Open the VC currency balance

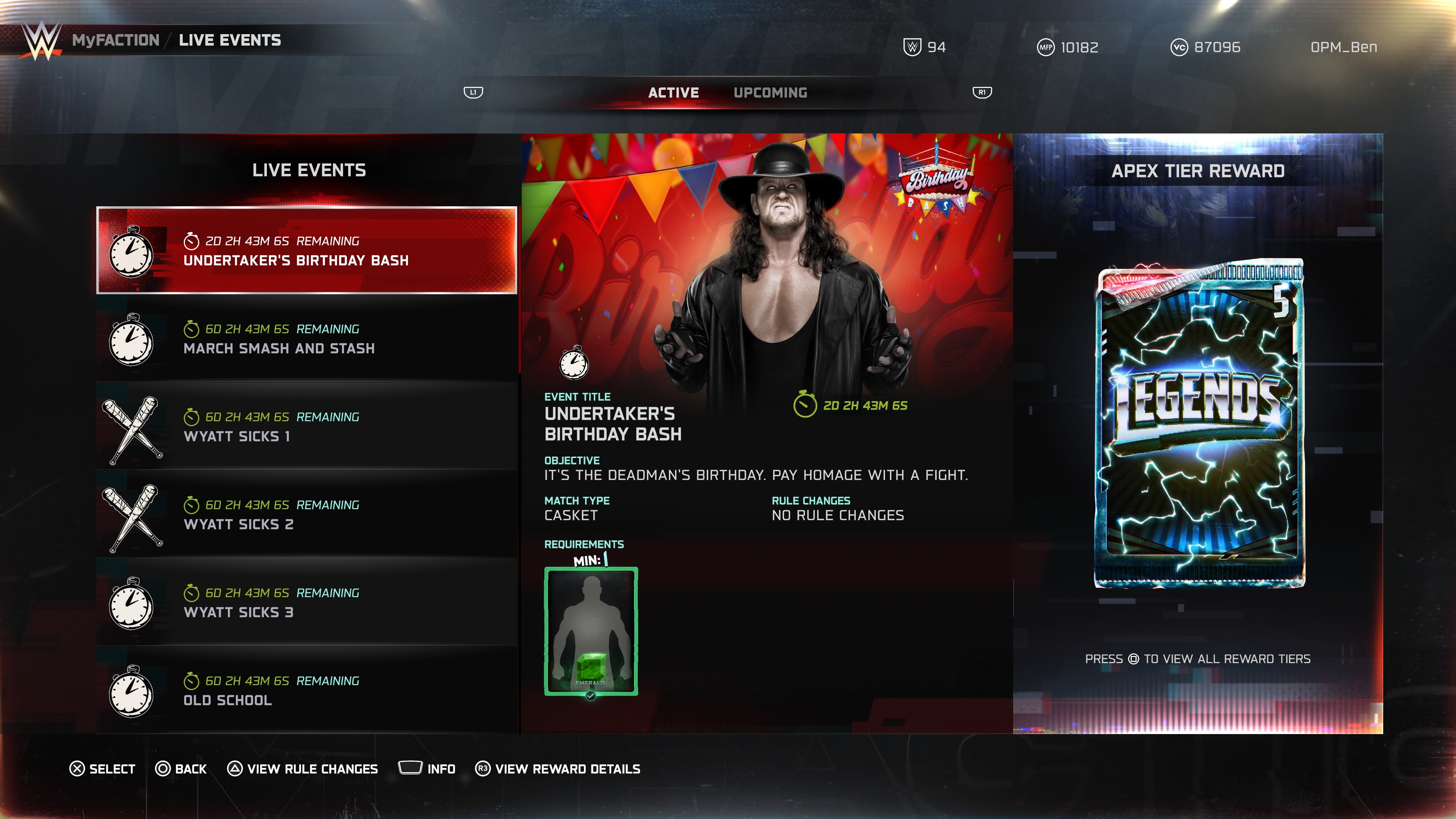(1205, 47)
